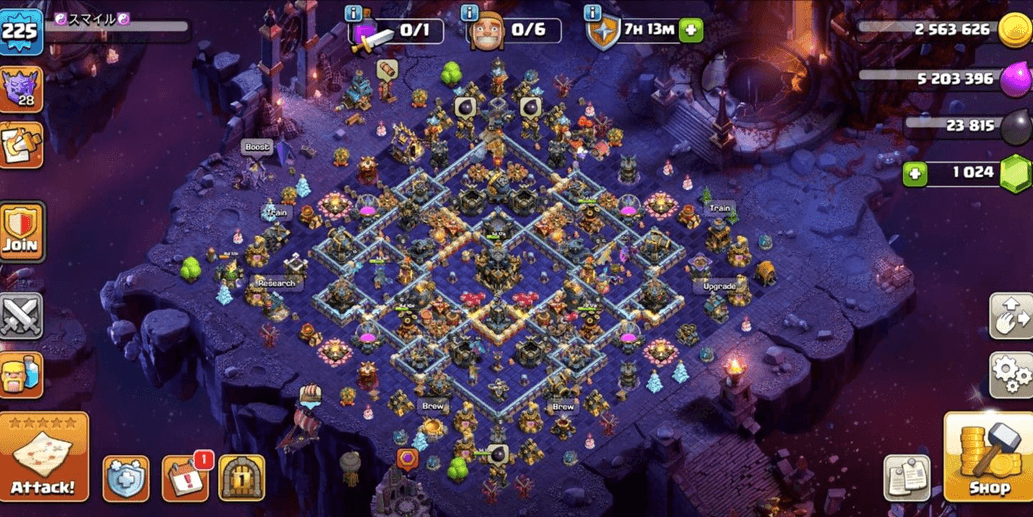Open the pinned notes icon beside Shop

(907, 477)
